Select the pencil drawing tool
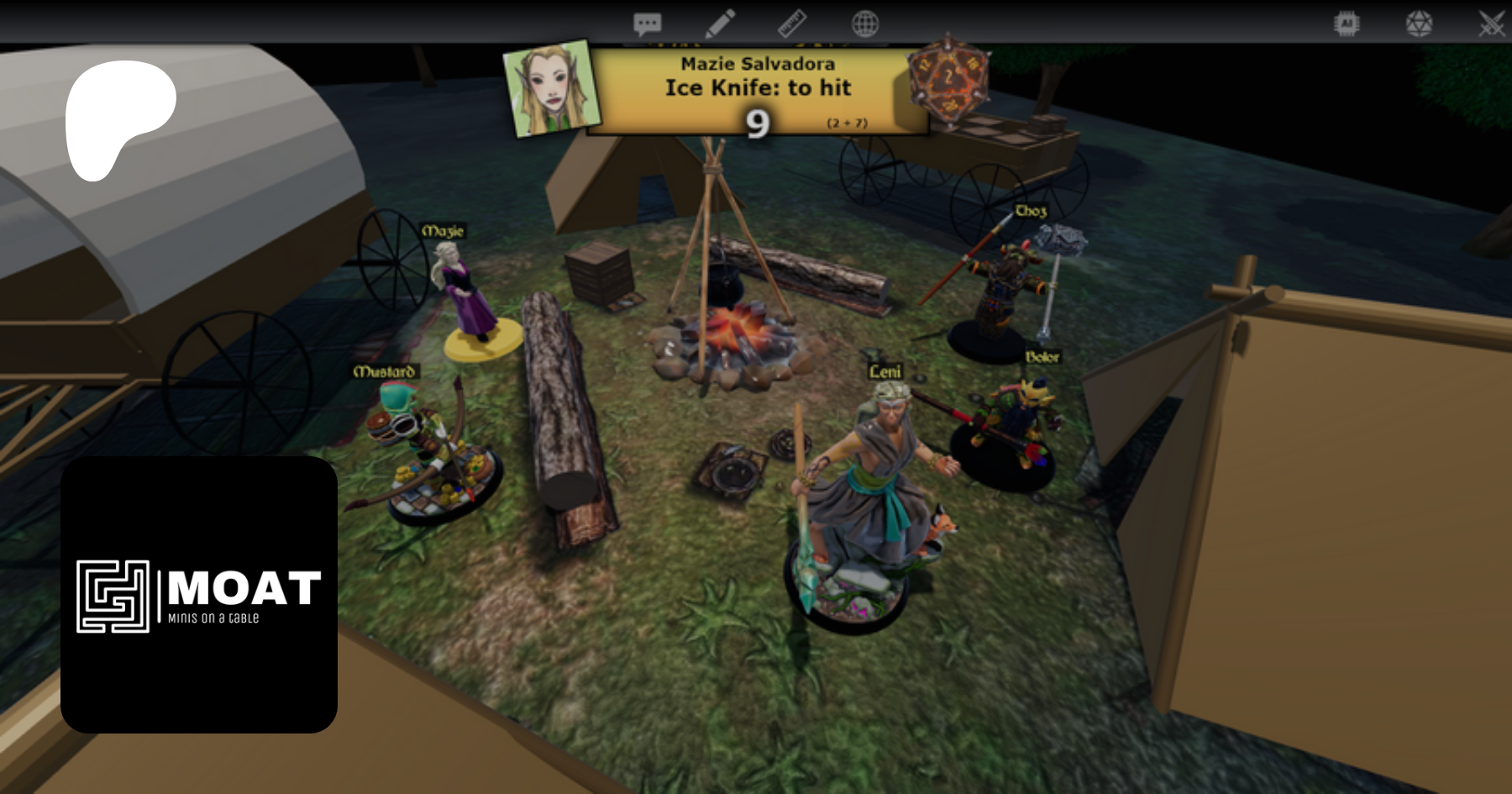This screenshot has height=794, width=1512. 720,24
